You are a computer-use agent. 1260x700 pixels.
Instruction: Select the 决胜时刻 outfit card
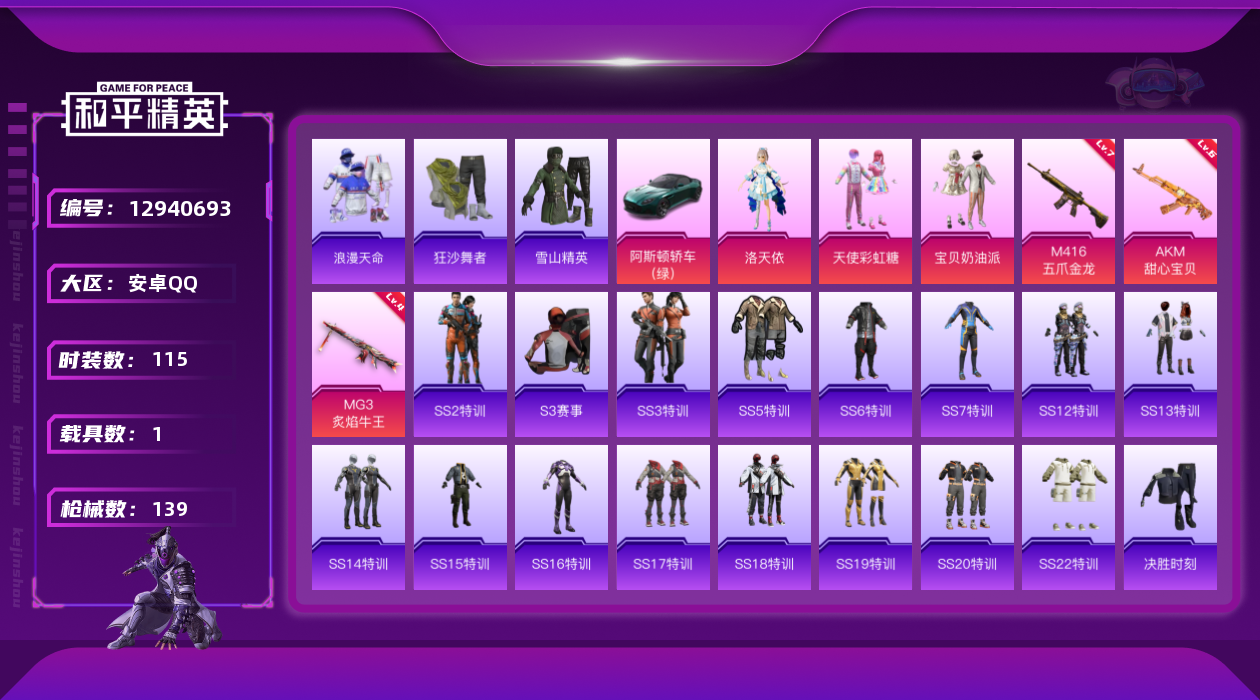[x=1170, y=517]
